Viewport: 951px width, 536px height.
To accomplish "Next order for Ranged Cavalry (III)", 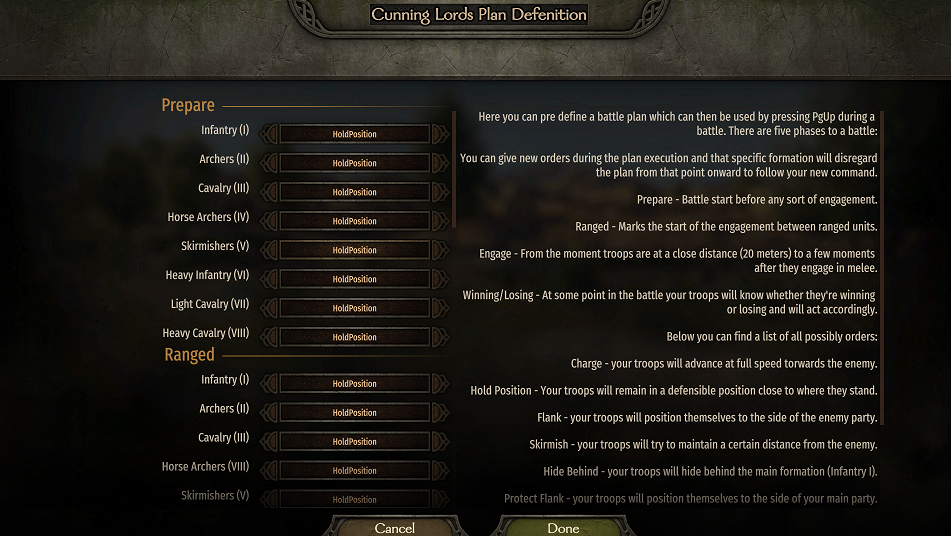I will 440,442.
